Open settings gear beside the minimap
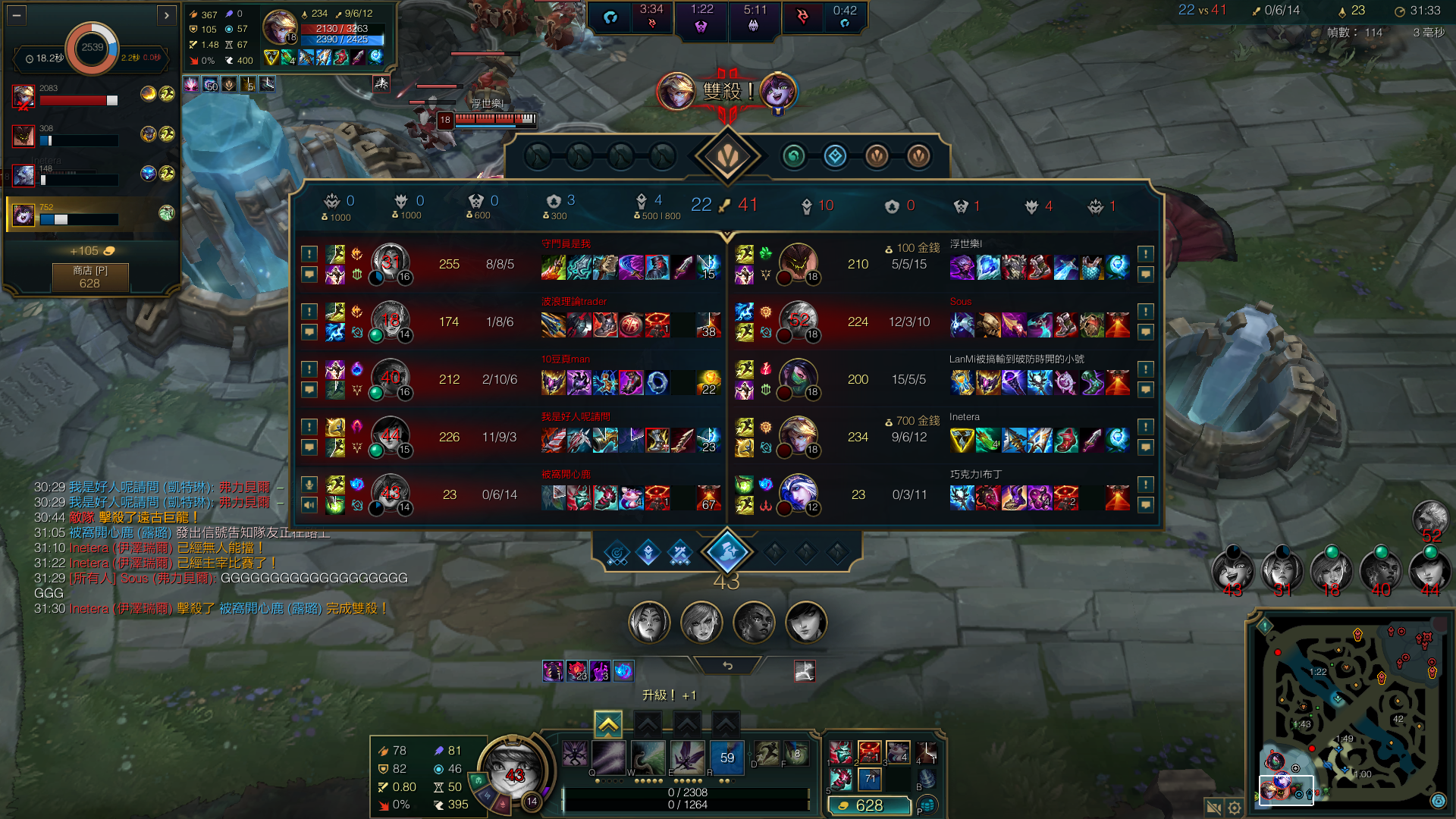This screenshot has height=819, width=1456. (x=1235, y=808)
